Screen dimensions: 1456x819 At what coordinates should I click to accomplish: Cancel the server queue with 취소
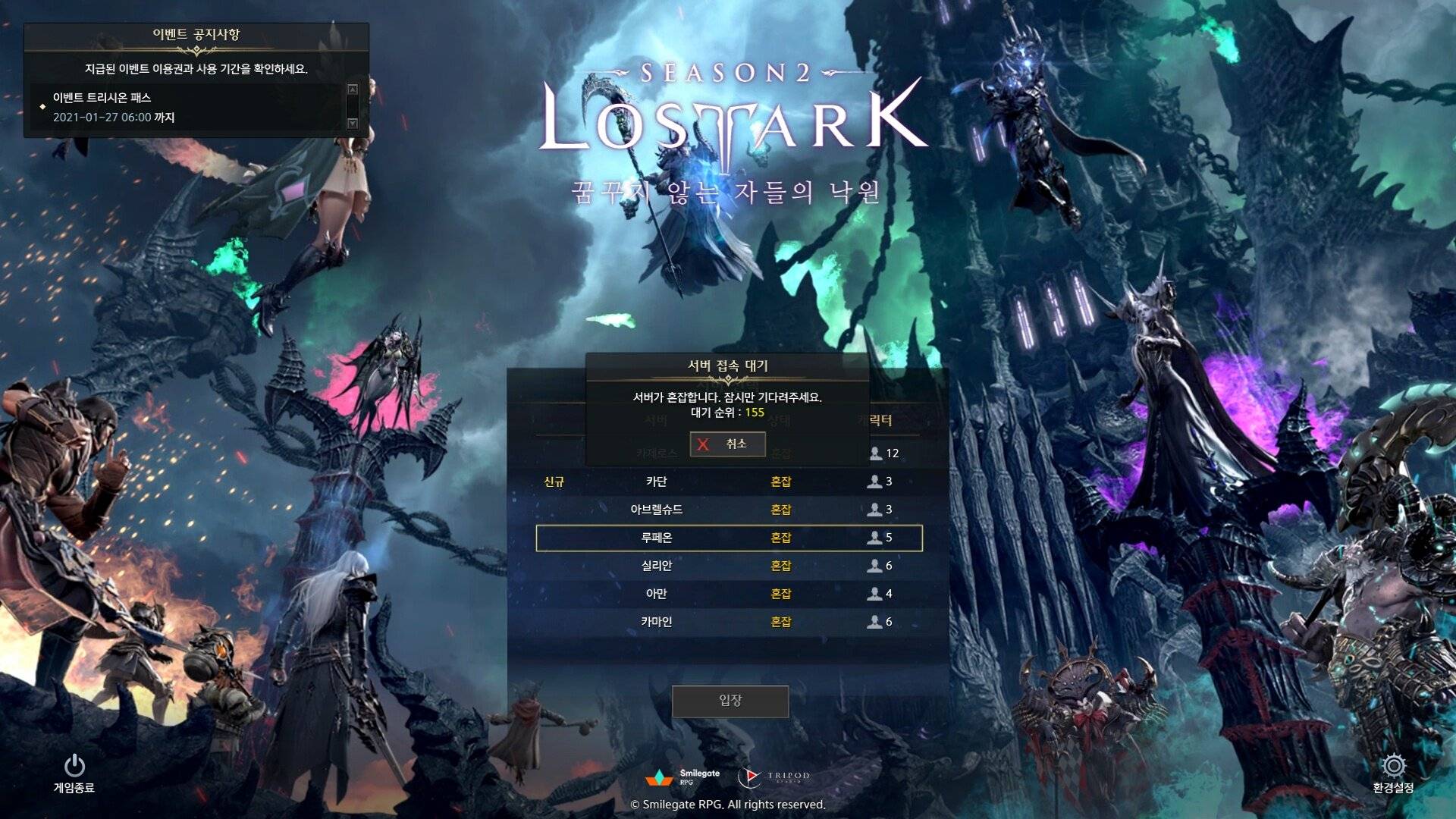coord(727,444)
